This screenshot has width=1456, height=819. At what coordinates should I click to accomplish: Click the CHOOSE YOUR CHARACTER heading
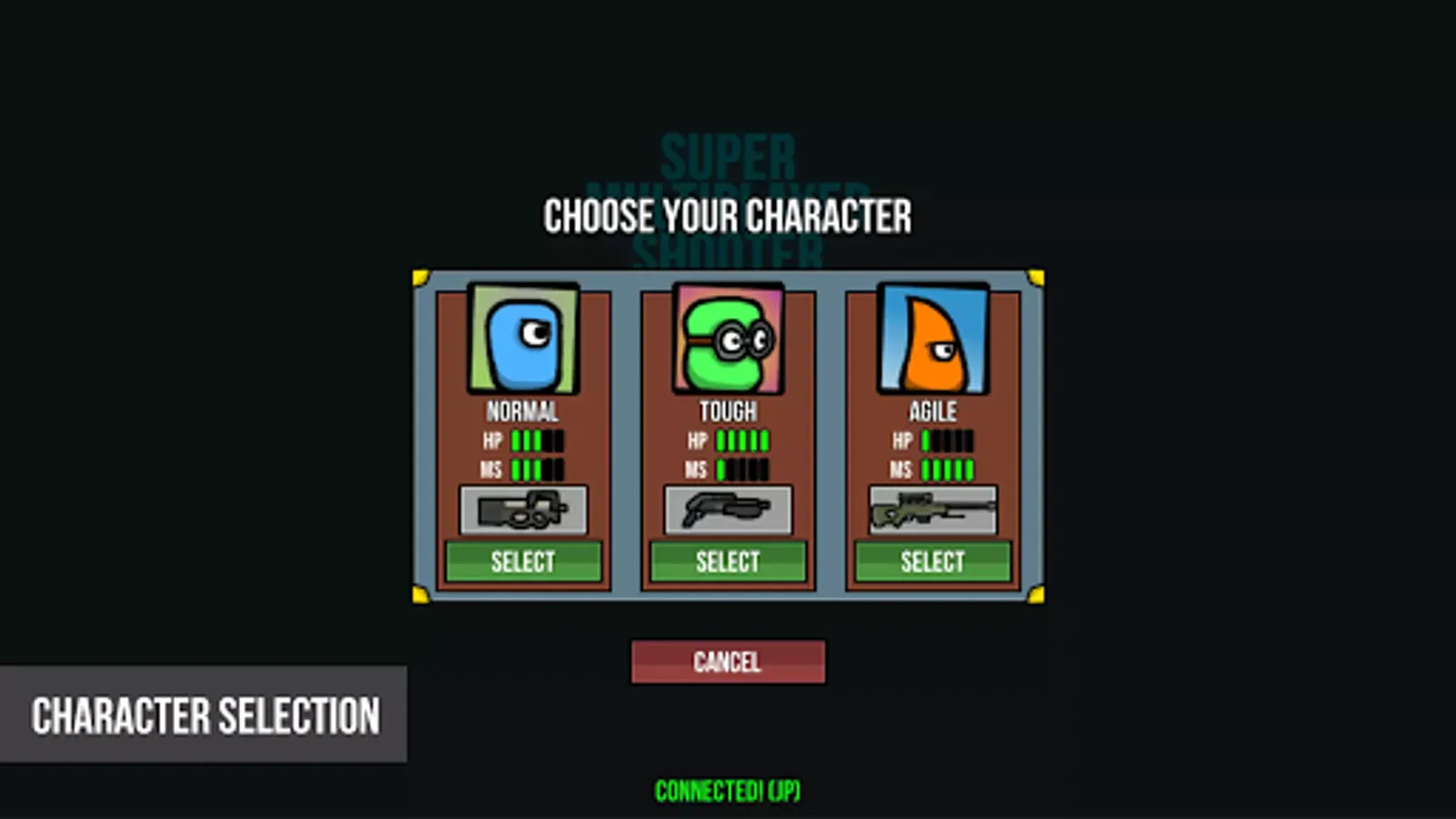727,216
